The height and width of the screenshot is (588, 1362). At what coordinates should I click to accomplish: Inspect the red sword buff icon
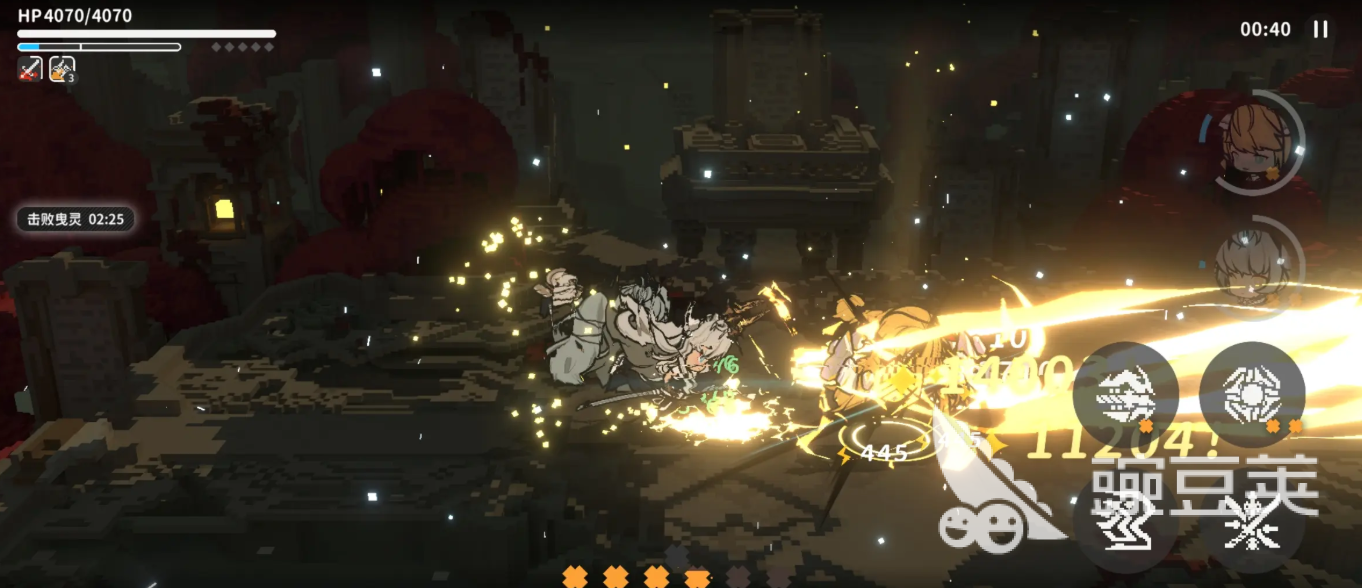30,70
